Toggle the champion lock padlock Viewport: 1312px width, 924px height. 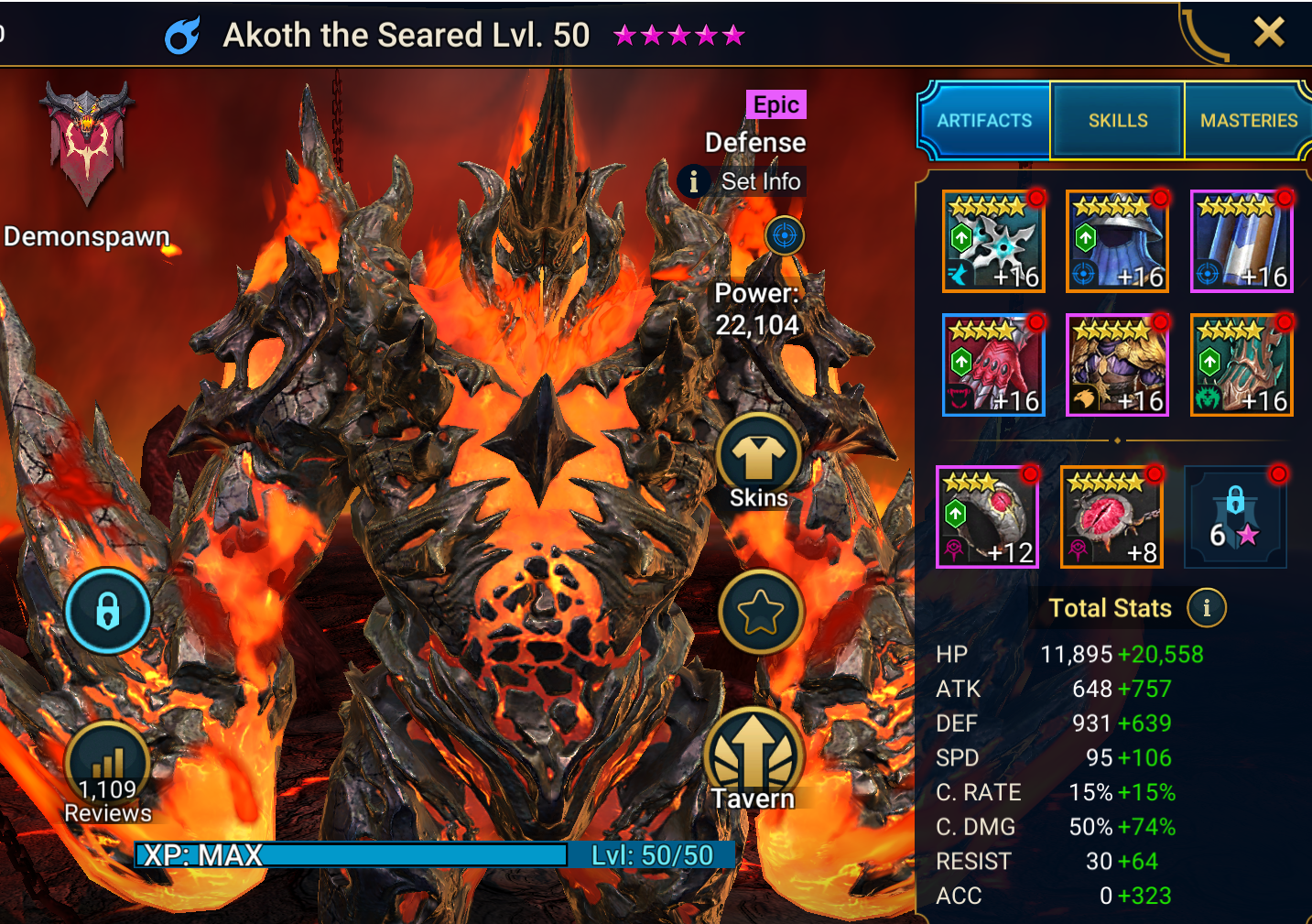click(x=108, y=611)
